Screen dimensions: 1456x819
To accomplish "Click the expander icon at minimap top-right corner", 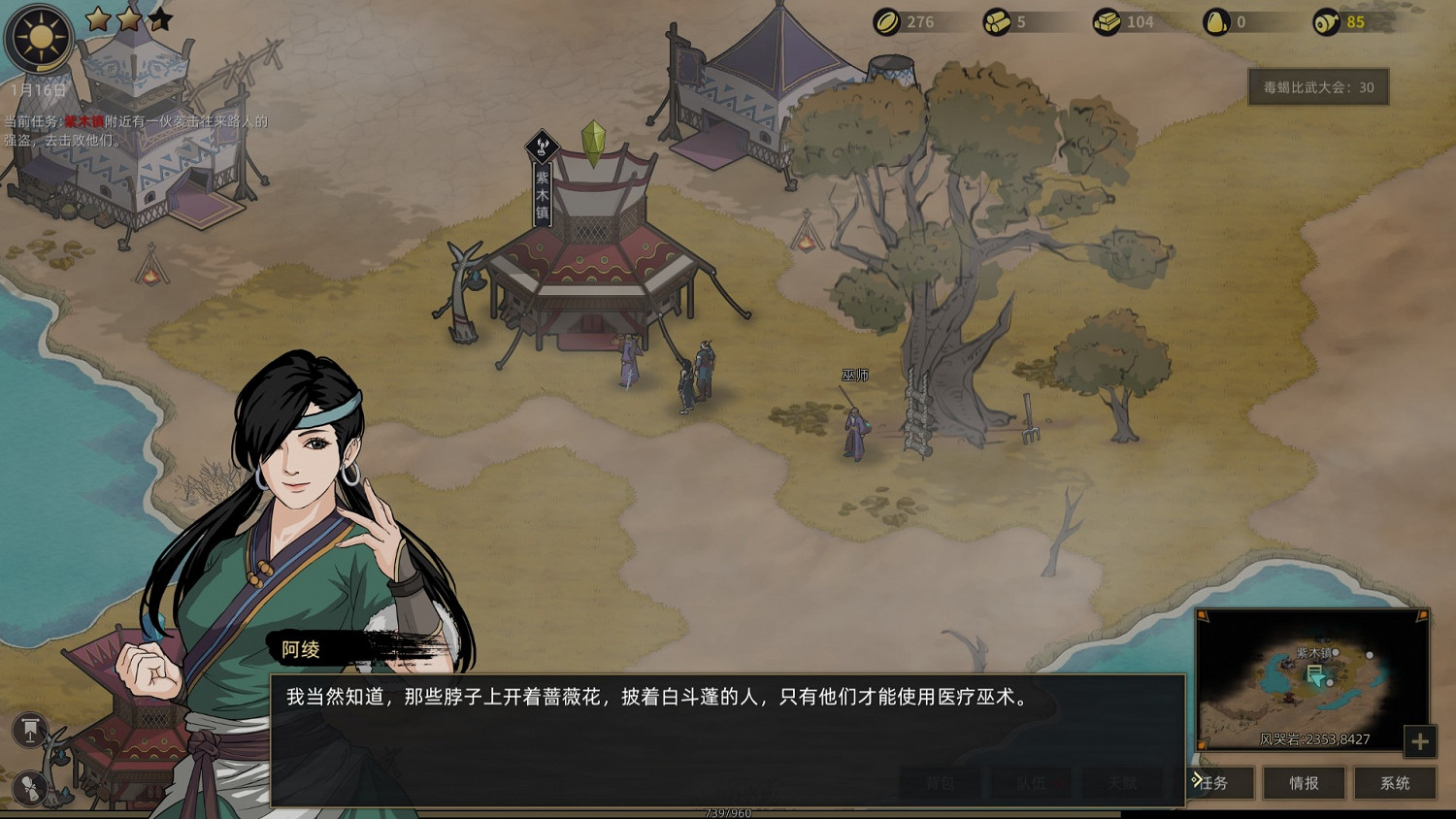I will pos(1421,614).
